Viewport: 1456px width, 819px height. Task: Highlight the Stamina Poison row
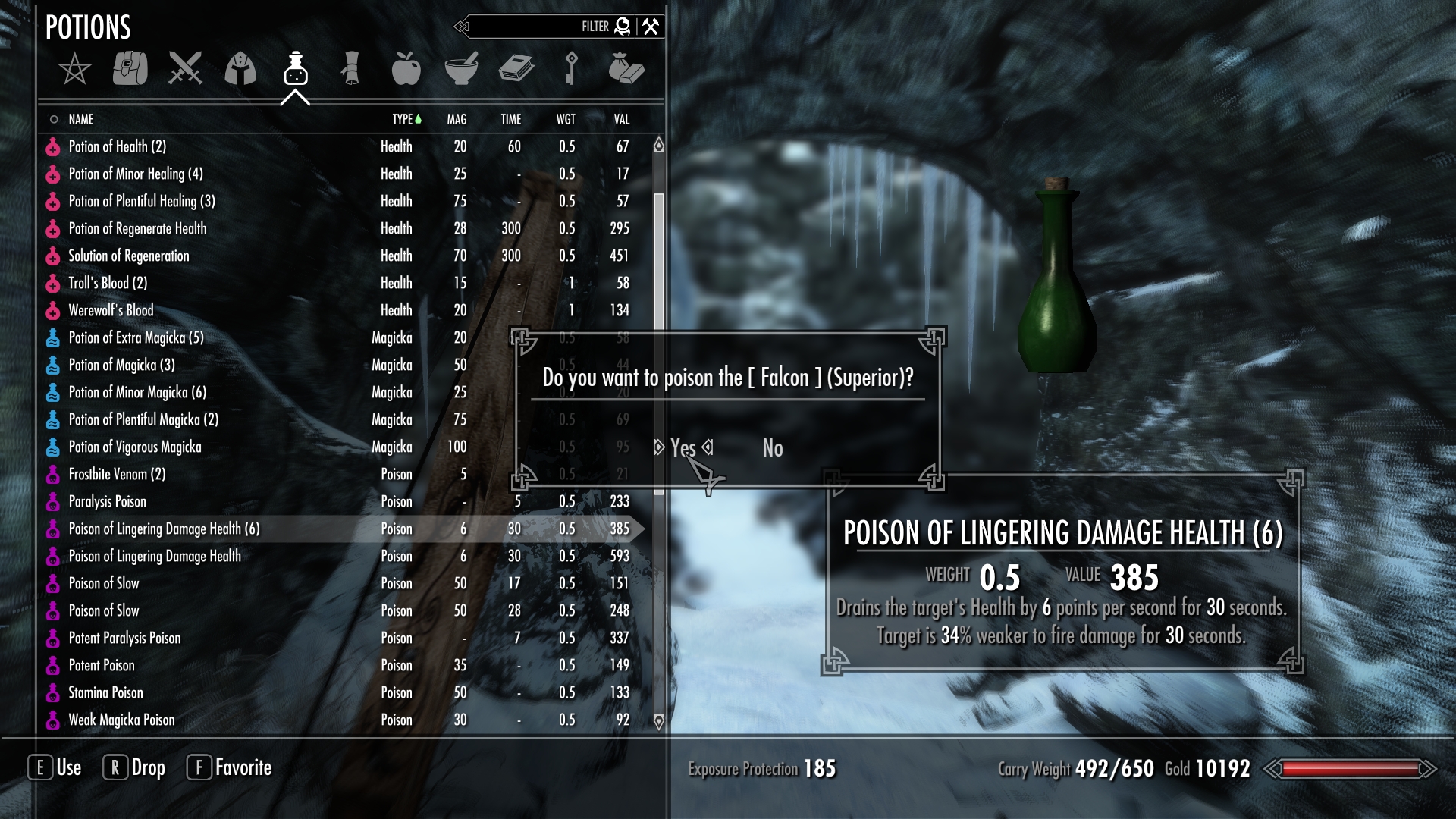(106, 692)
